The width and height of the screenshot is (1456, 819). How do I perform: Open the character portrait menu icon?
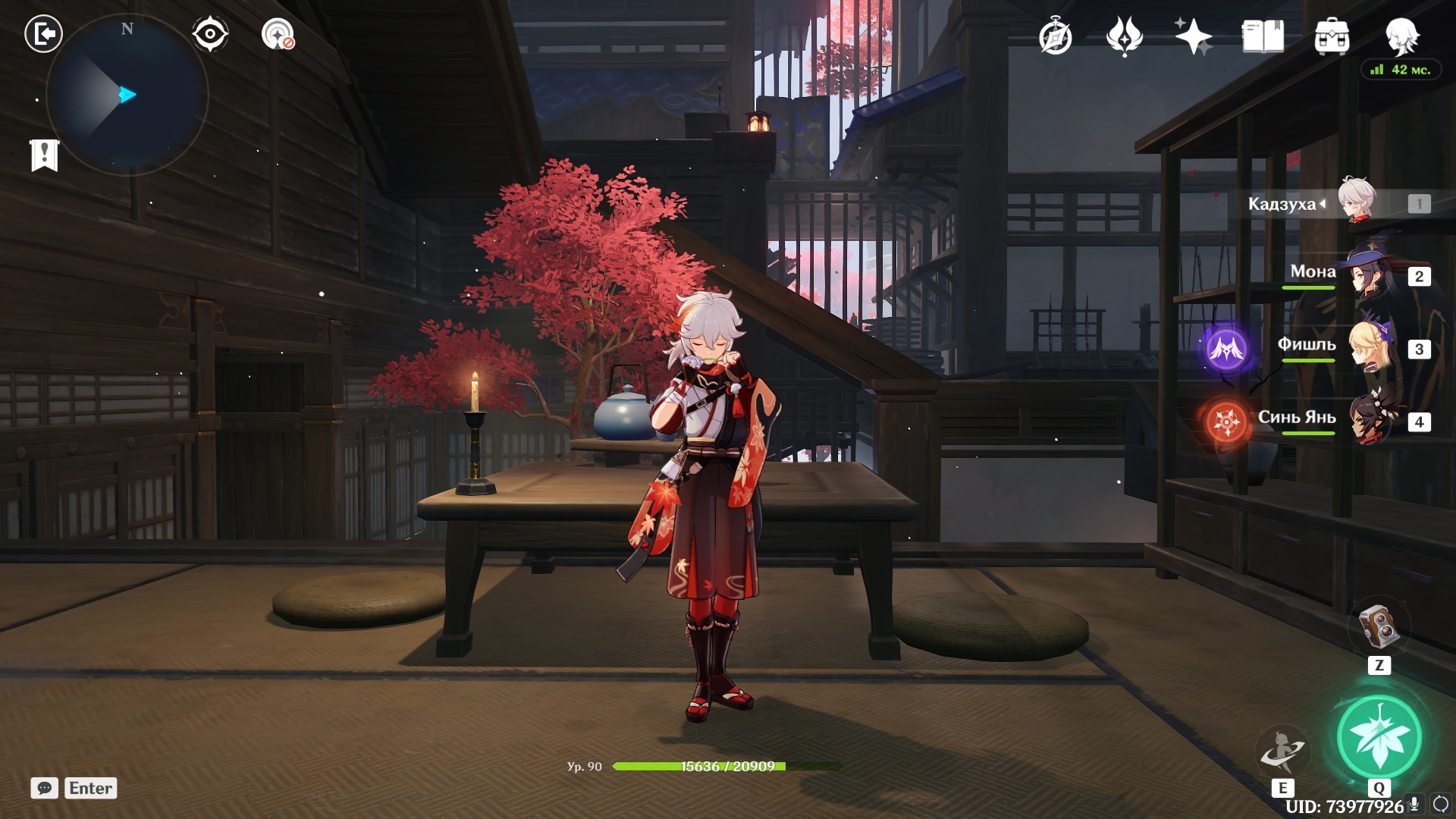1401,36
